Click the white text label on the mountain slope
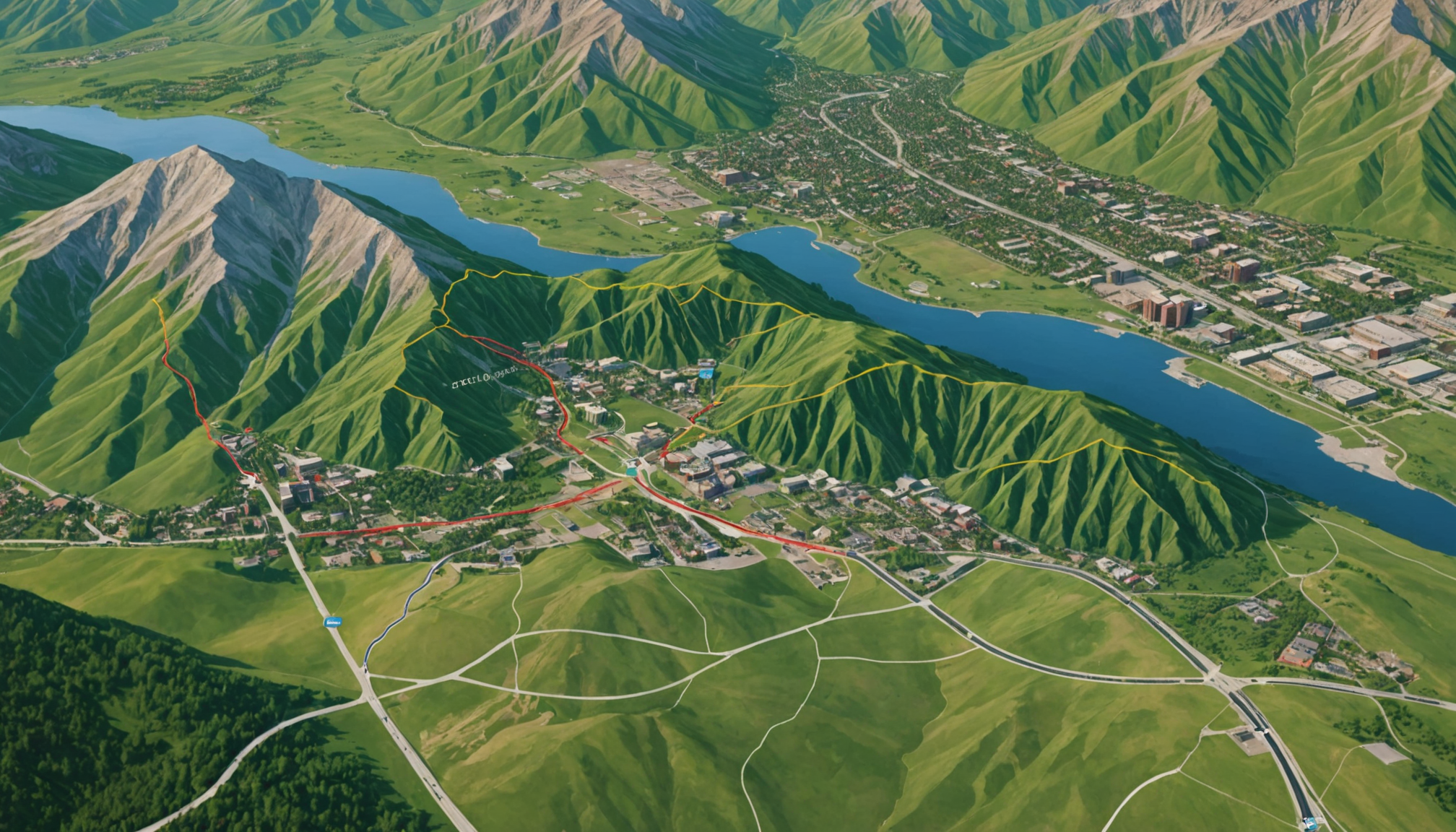This screenshot has width=1456, height=832. pos(483,377)
